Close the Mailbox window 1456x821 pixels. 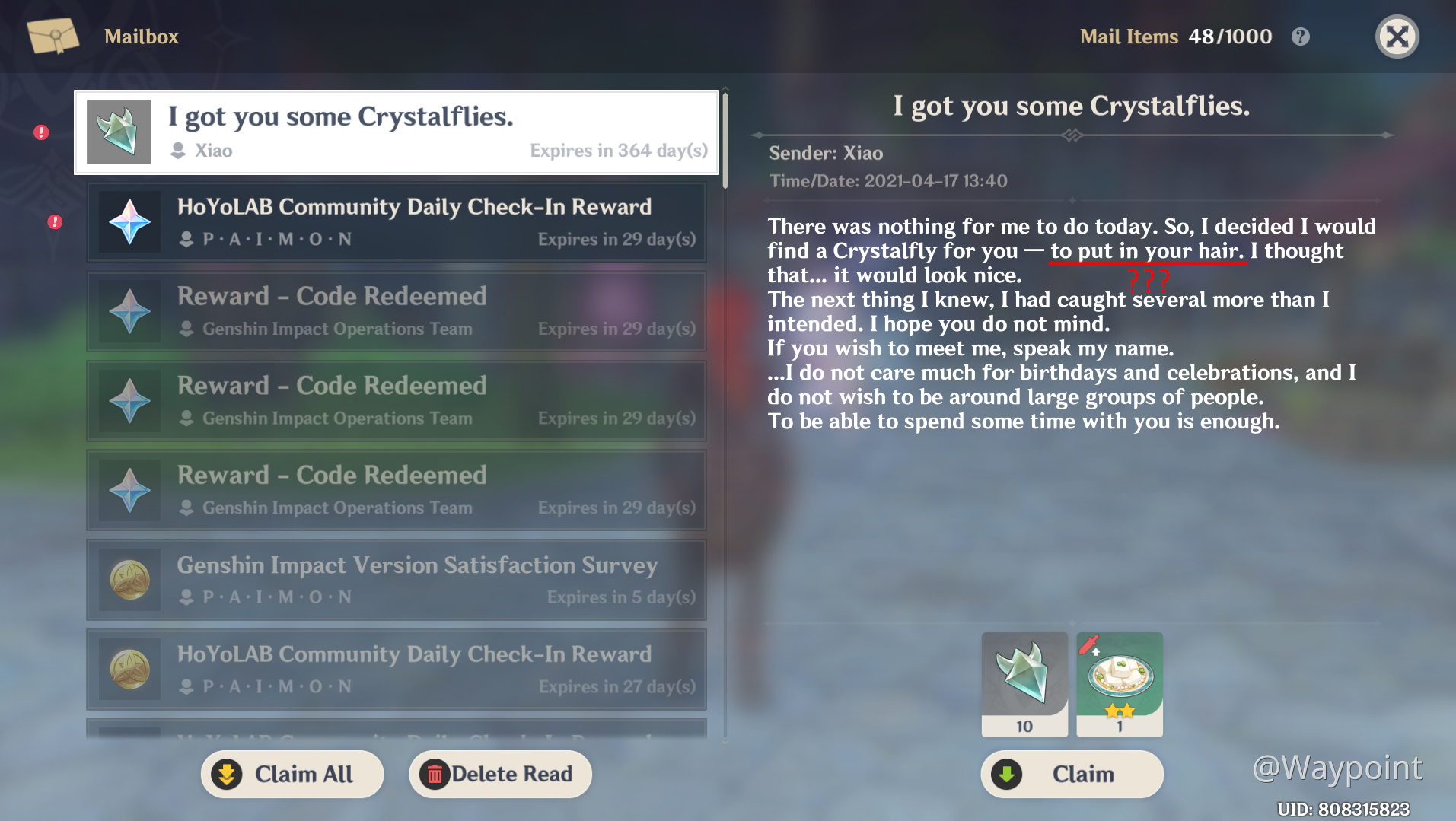click(1397, 37)
